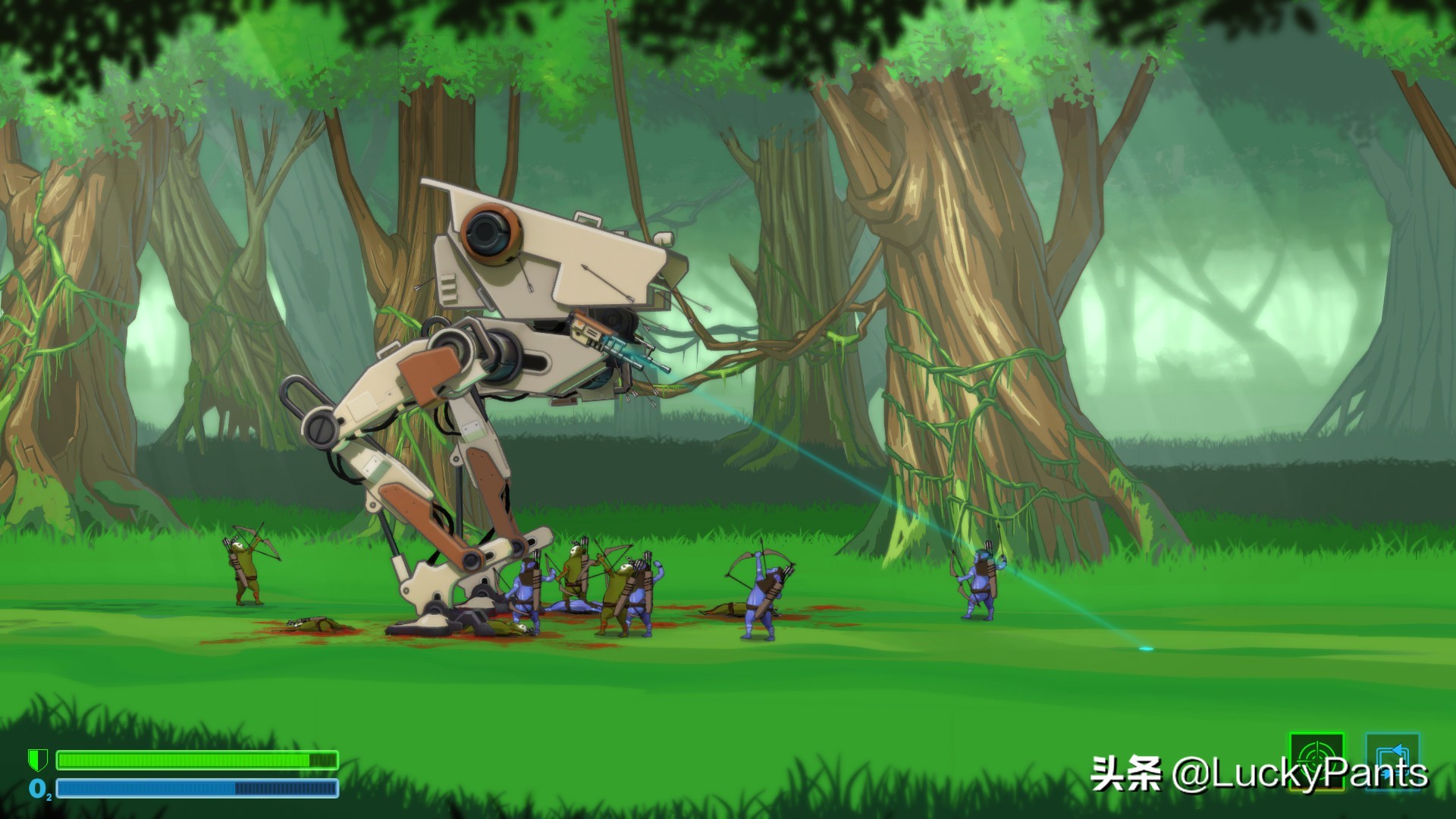Activate the green crosshair targeting ability
This screenshot has height=819, width=1456.
click(x=1316, y=761)
